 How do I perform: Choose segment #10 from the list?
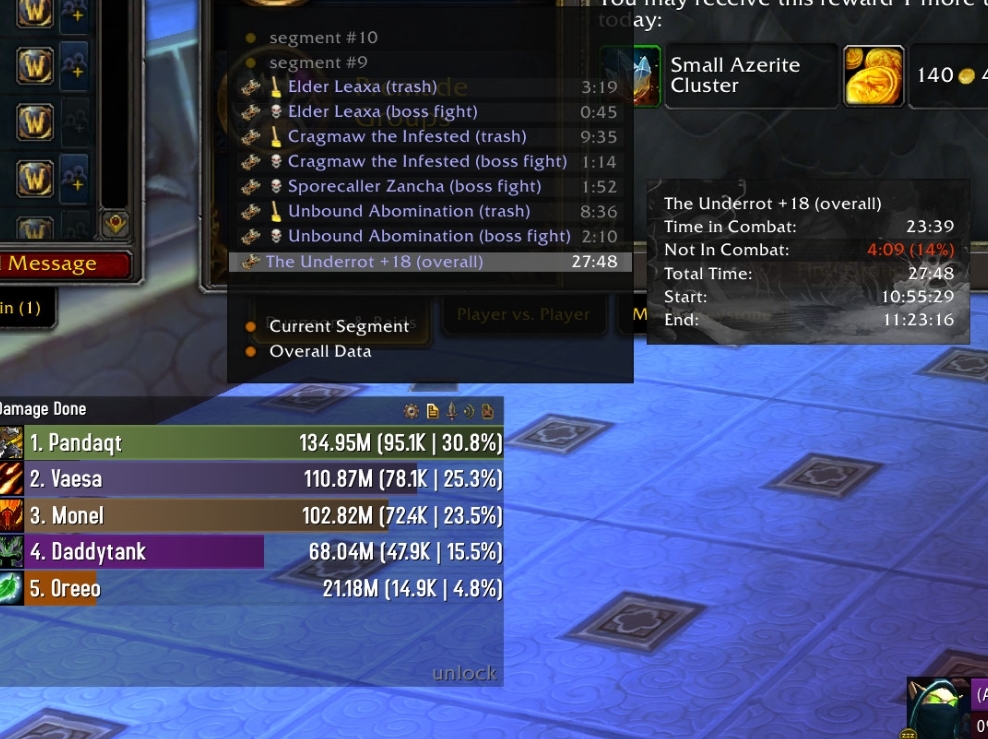[323, 38]
